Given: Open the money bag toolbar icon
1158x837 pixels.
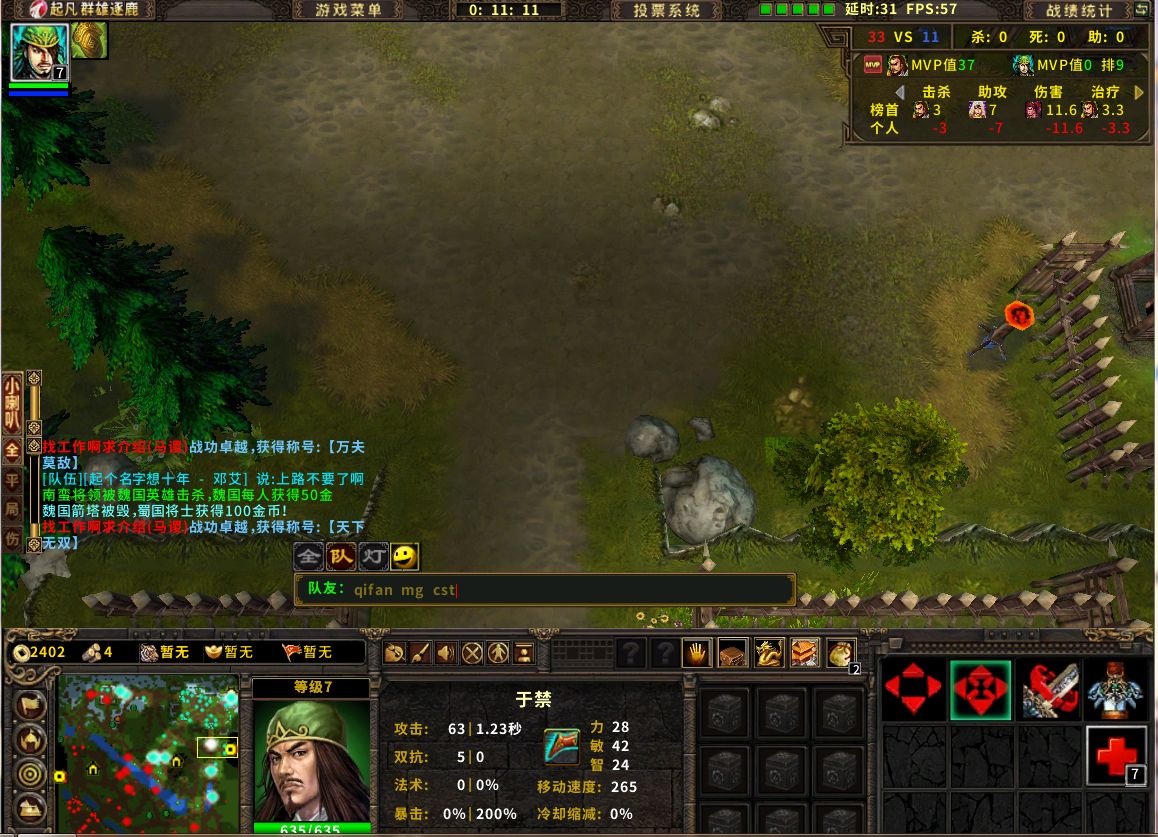Looking at the screenshot, I should tap(841, 654).
